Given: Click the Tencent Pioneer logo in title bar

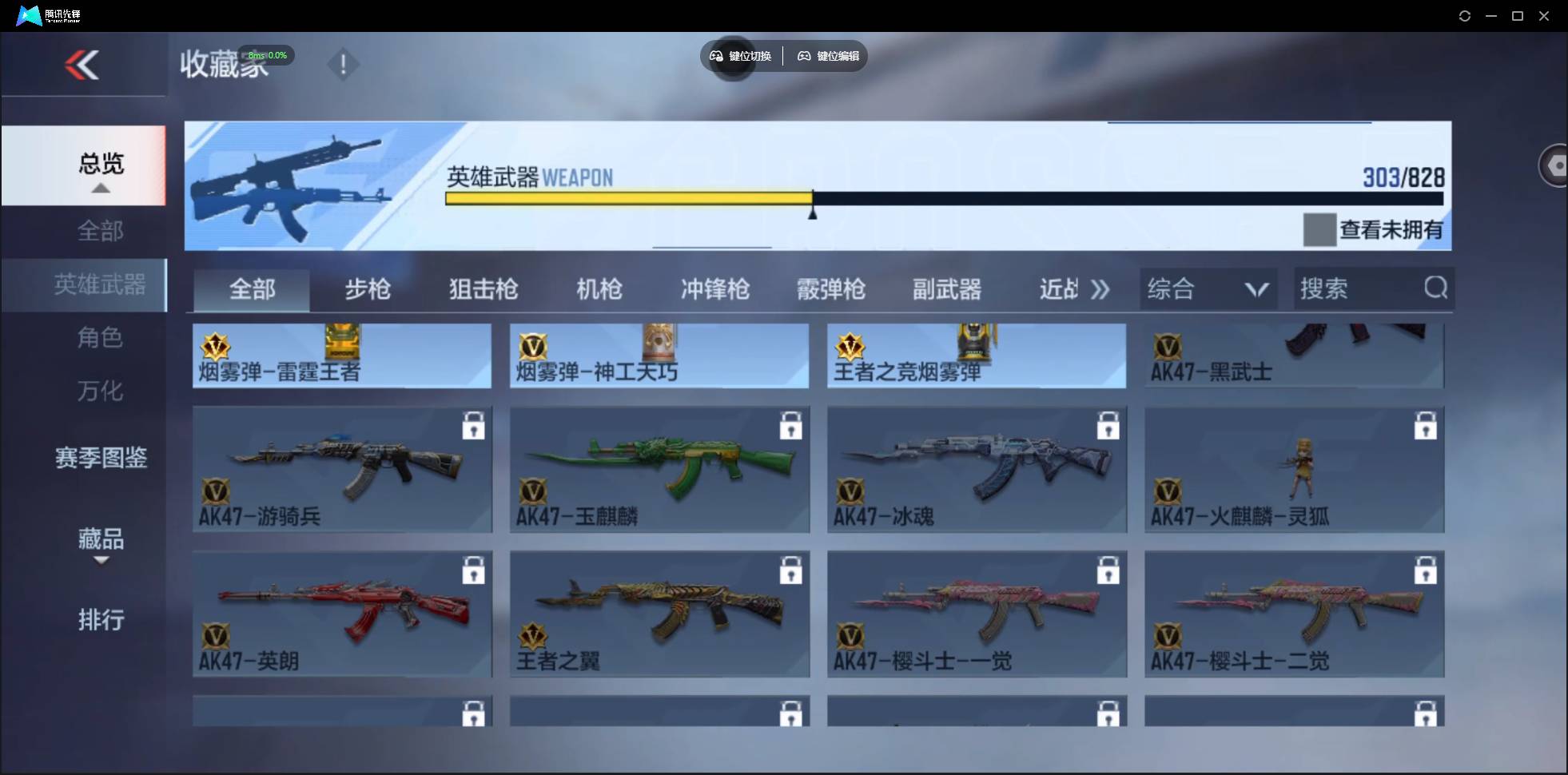Looking at the screenshot, I should (28, 14).
